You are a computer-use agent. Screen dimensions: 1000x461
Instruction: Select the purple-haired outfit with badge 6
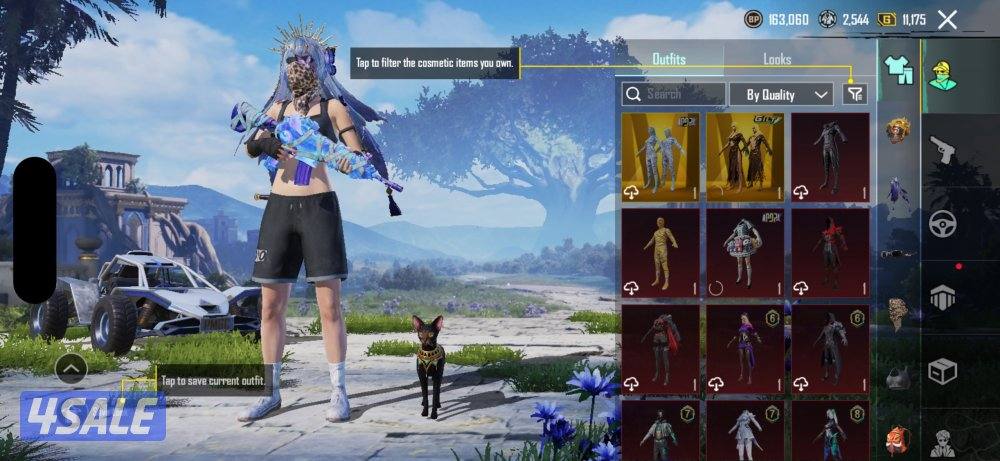coord(746,348)
